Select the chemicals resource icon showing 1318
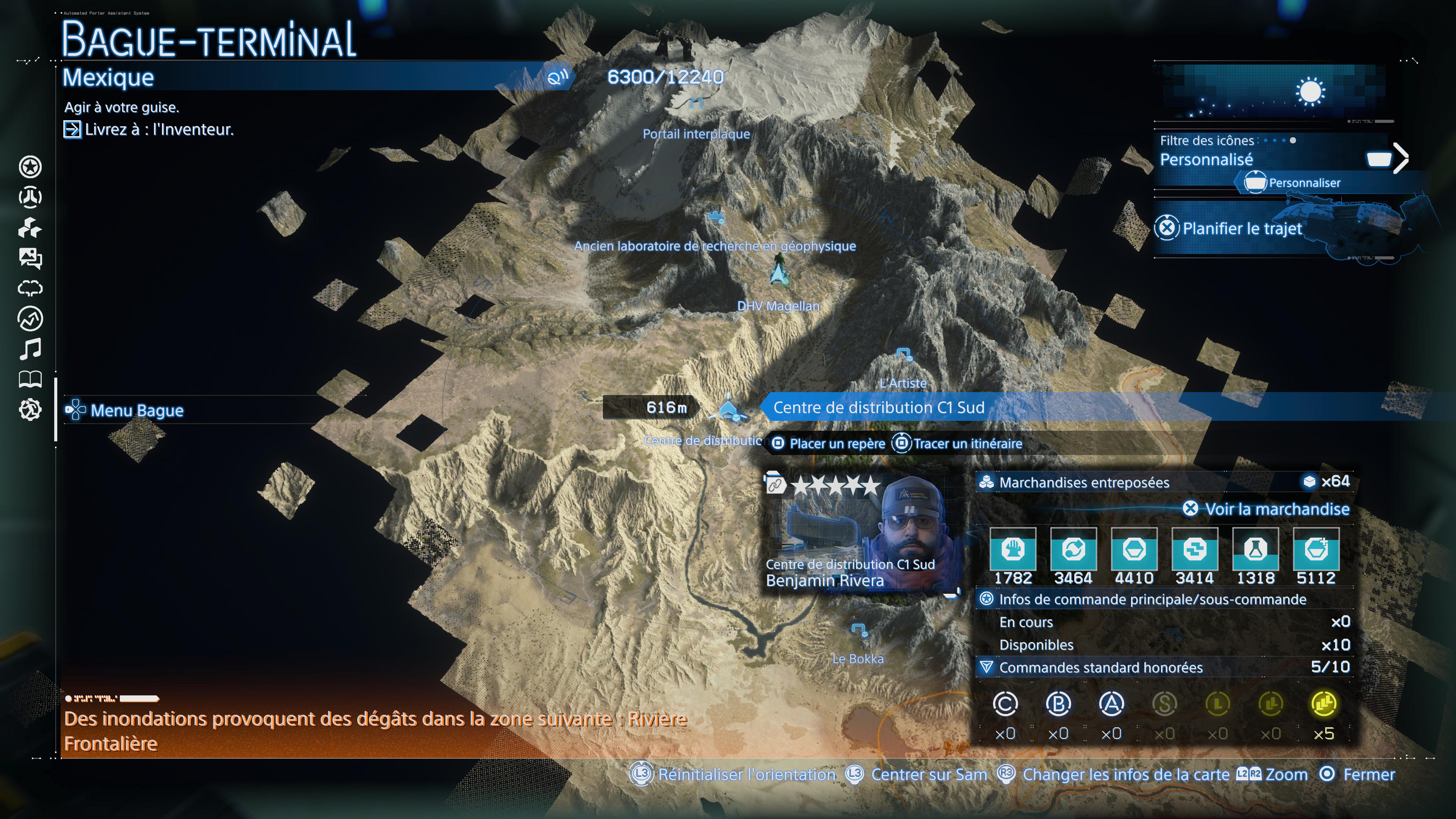This screenshot has height=819, width=1456. tap(1256, 551)
